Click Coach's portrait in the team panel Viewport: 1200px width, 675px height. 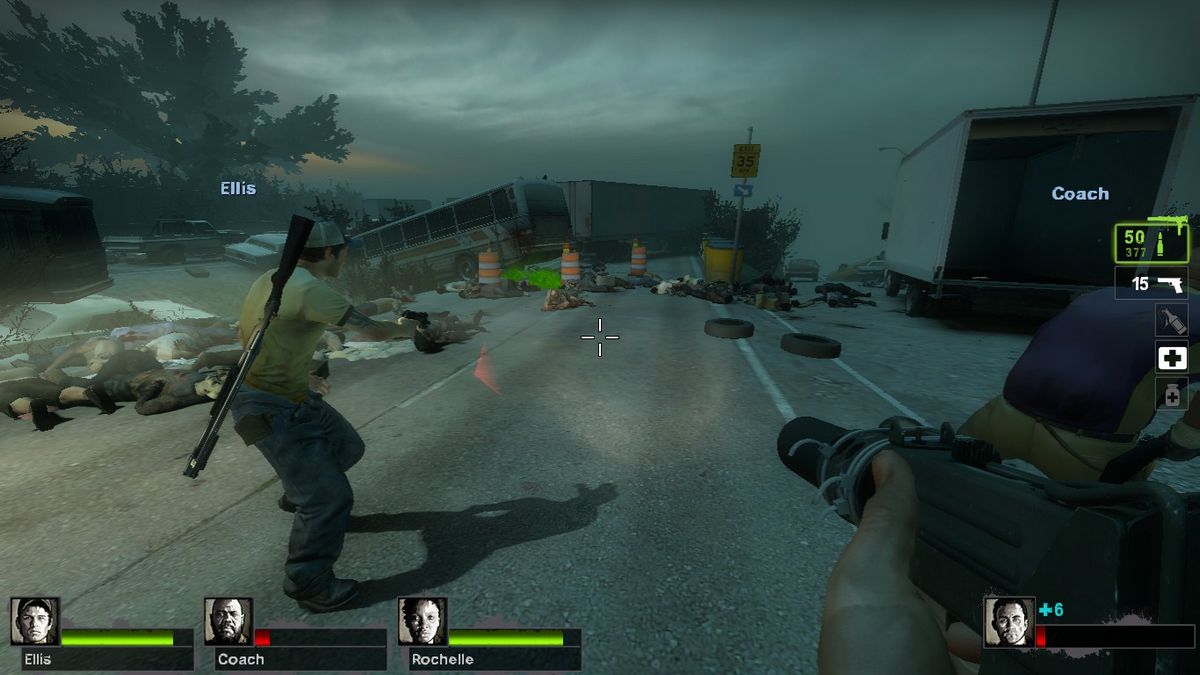pyautogui.click(x=229, y=622)
